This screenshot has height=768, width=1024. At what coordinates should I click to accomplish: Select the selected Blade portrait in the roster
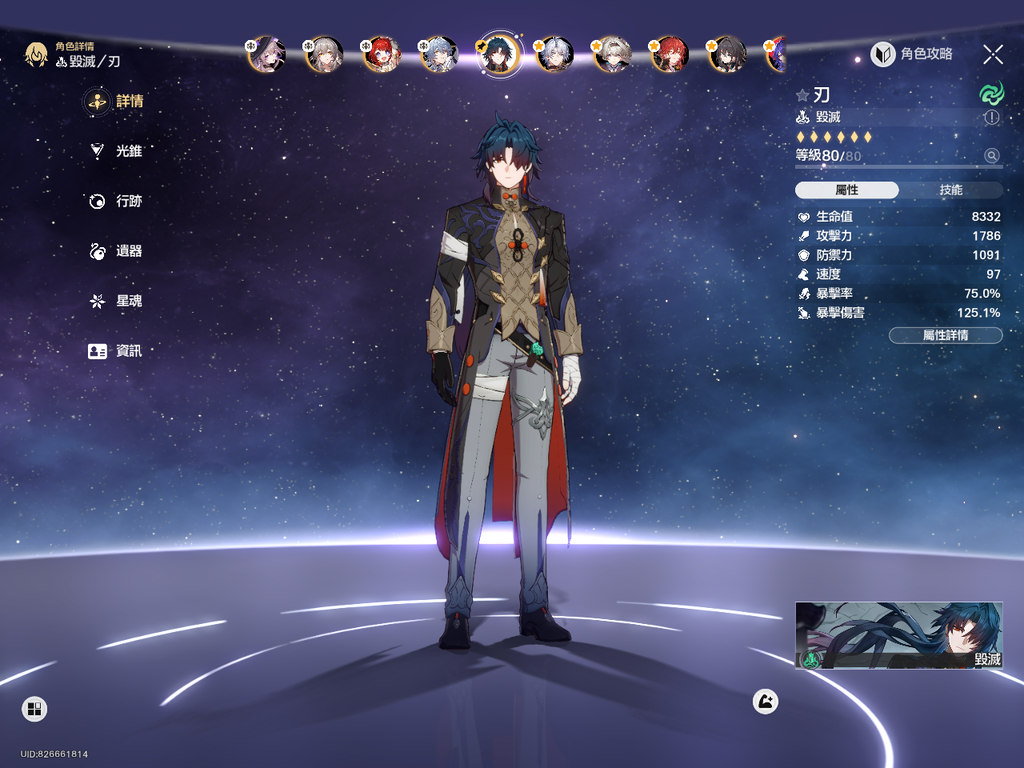pos(497,55)
